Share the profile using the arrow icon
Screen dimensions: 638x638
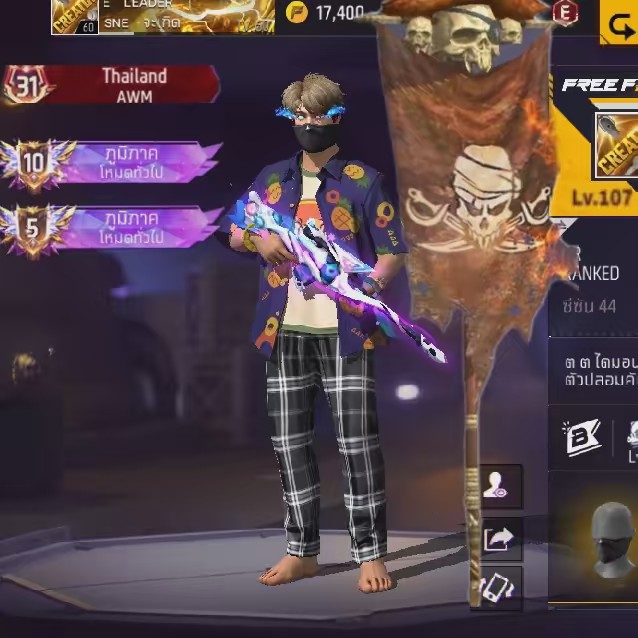(499, 540)
